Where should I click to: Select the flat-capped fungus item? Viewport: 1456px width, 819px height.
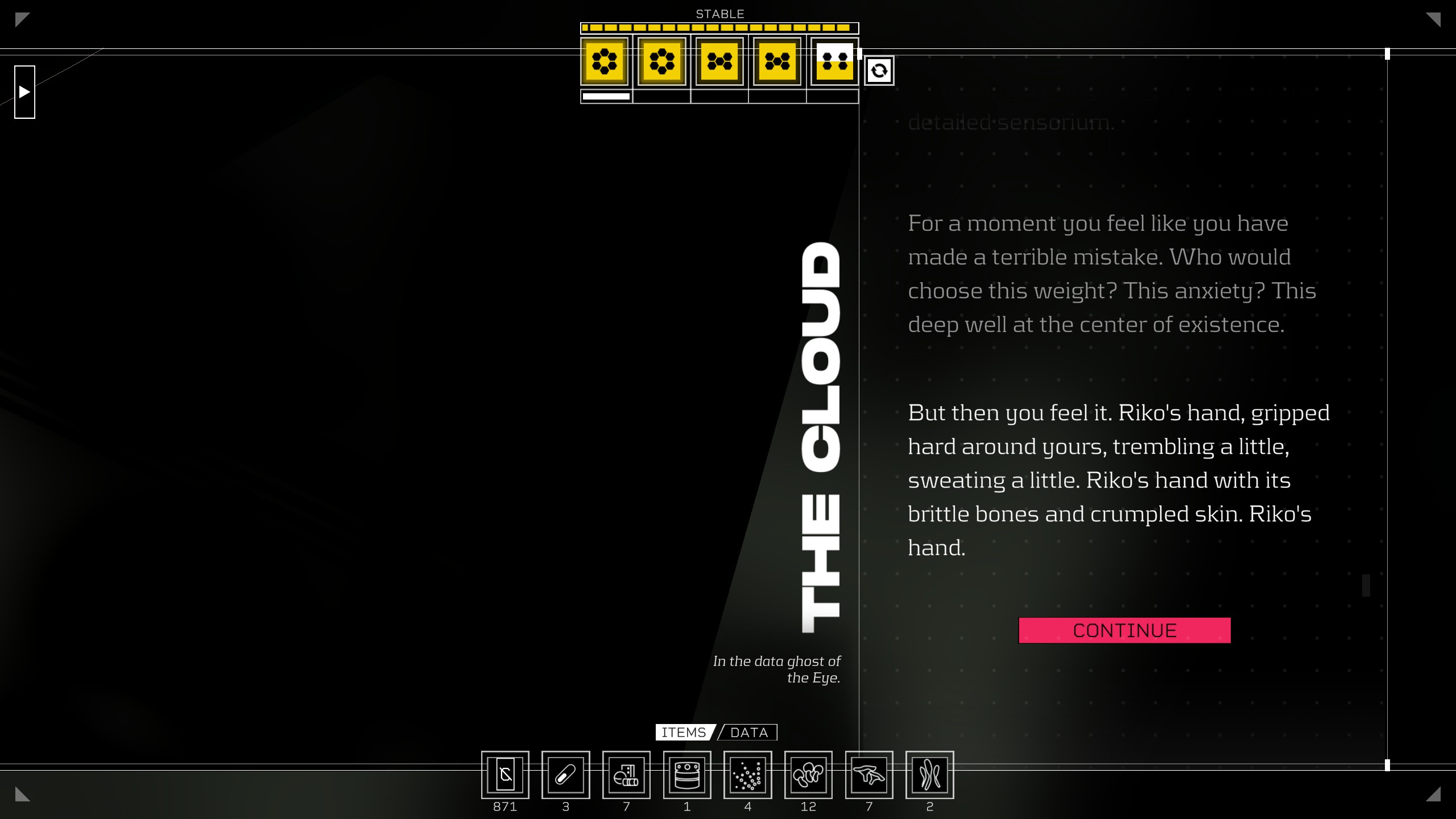869,775
